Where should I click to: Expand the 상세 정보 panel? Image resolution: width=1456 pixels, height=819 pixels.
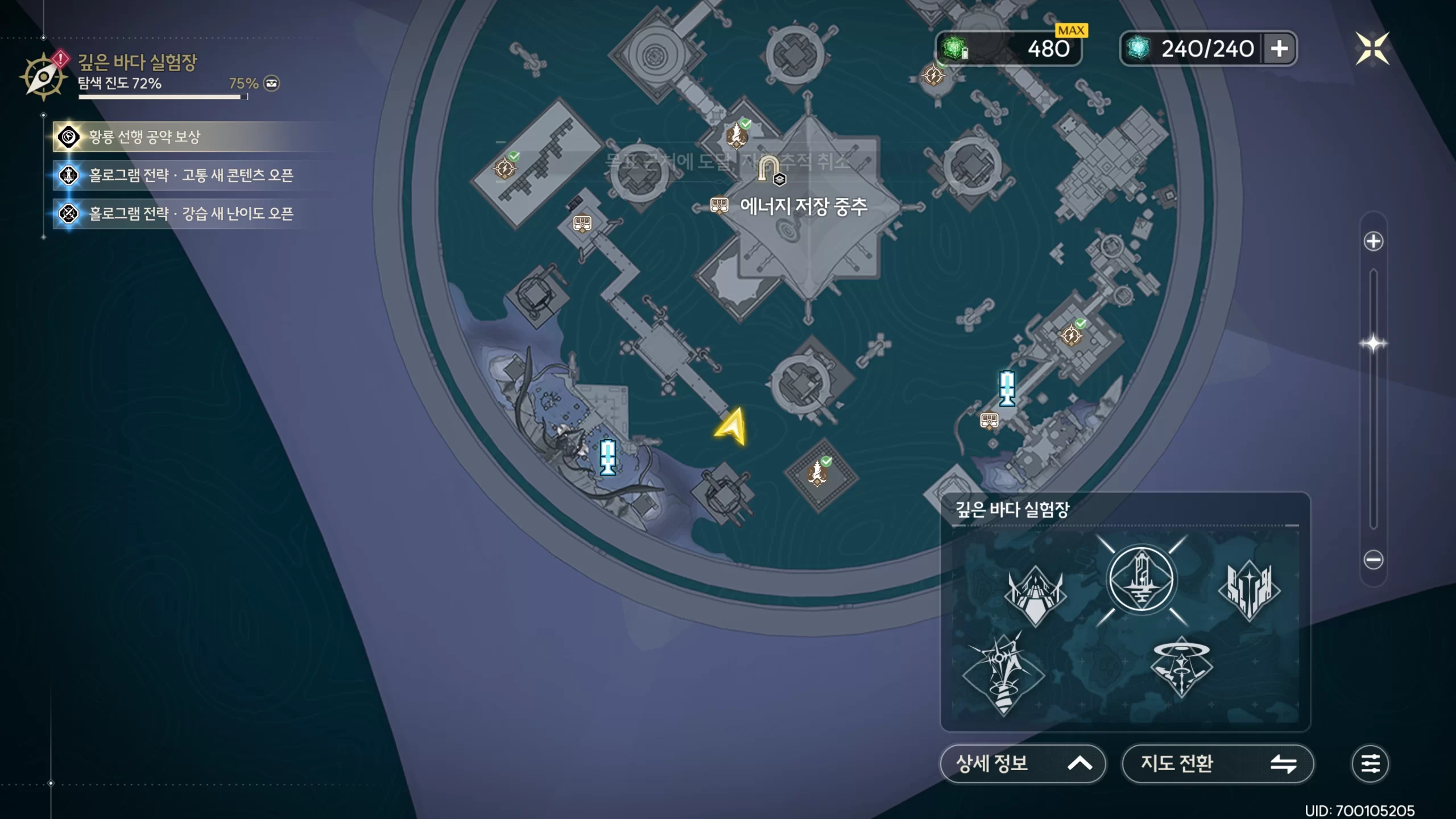tap(1023, 763)
